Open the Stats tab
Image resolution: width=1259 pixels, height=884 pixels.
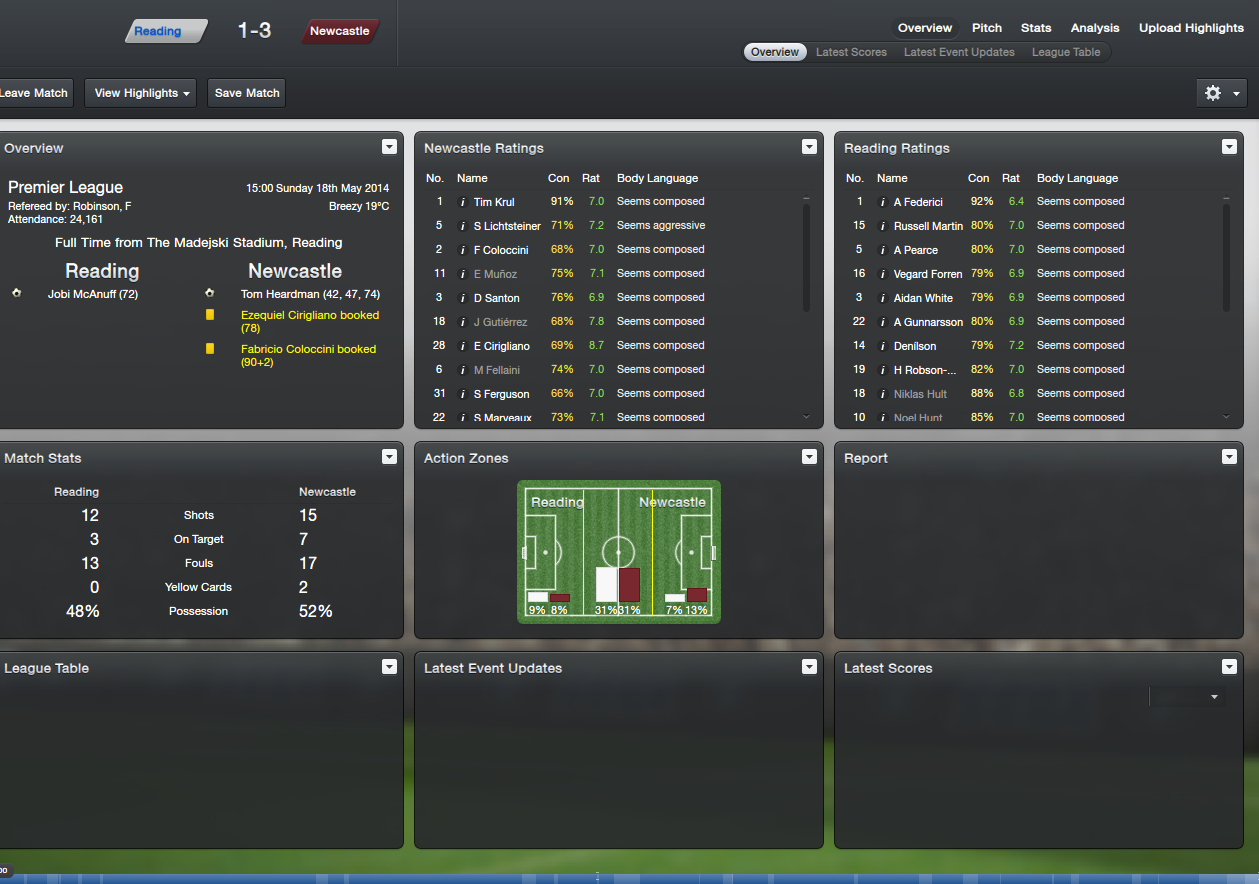[x=1036, y=28]
